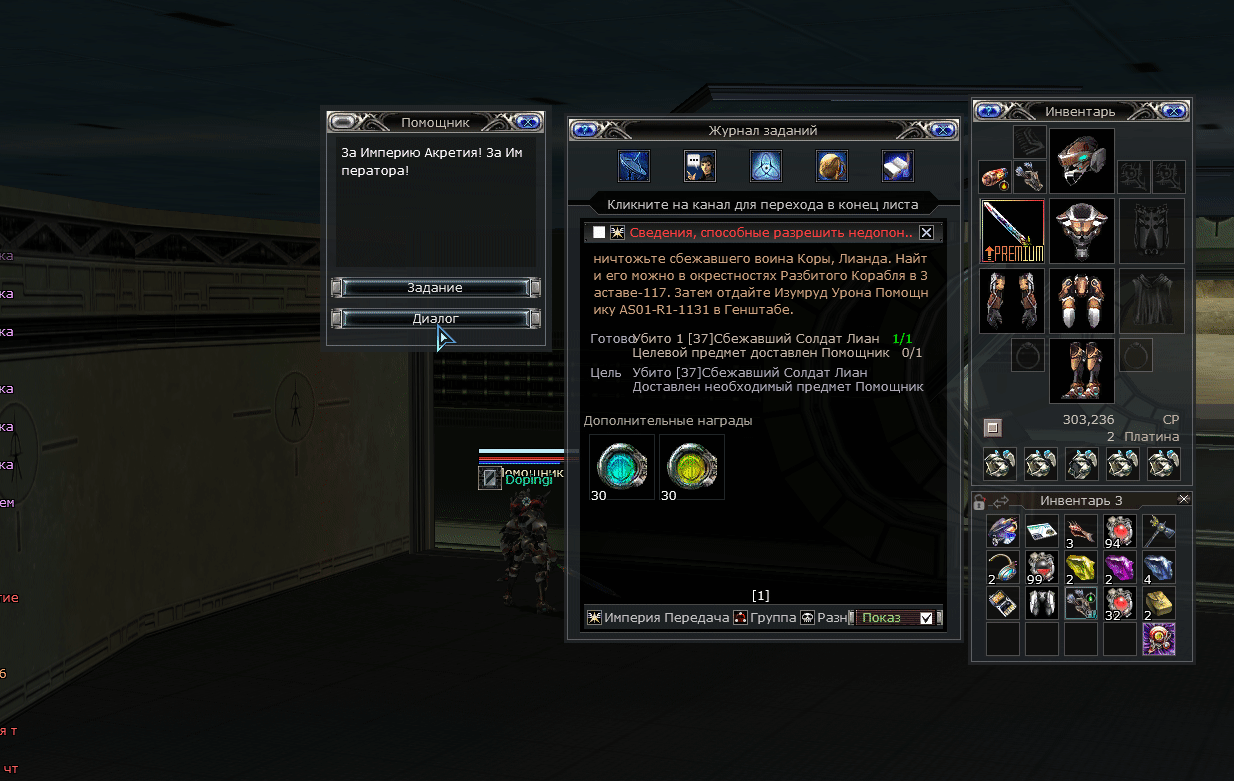This screenshot has width=1234, height=781.
Task: Close the Журнал заданий window
Action: click(942, 130)
